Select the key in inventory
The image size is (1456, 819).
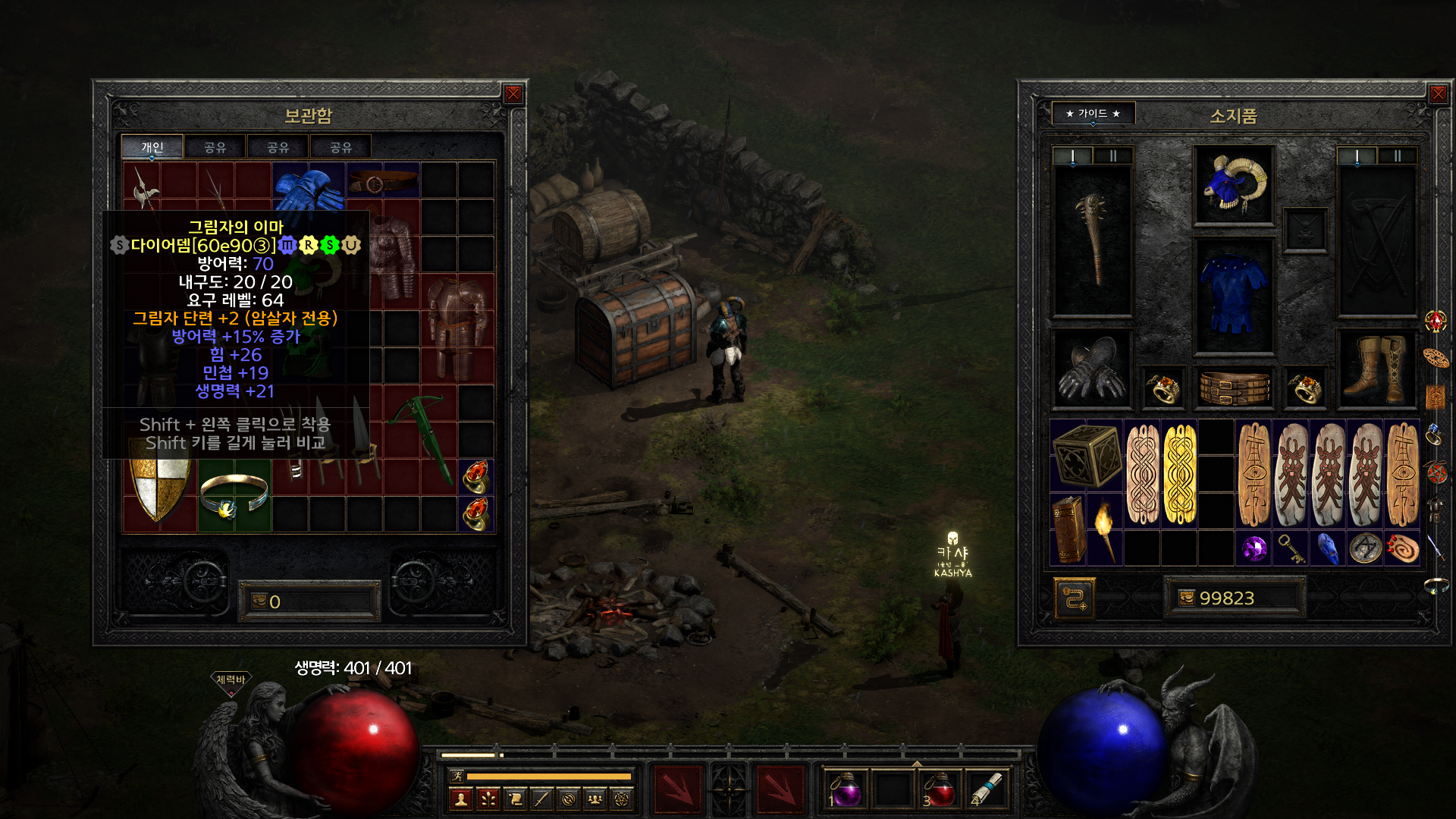point(1291,548)
